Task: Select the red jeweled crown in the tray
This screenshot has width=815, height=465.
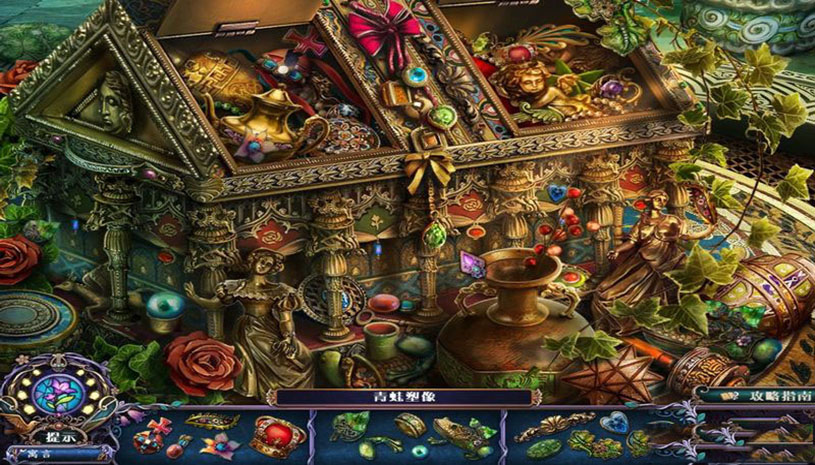Action: coord(277,435)
